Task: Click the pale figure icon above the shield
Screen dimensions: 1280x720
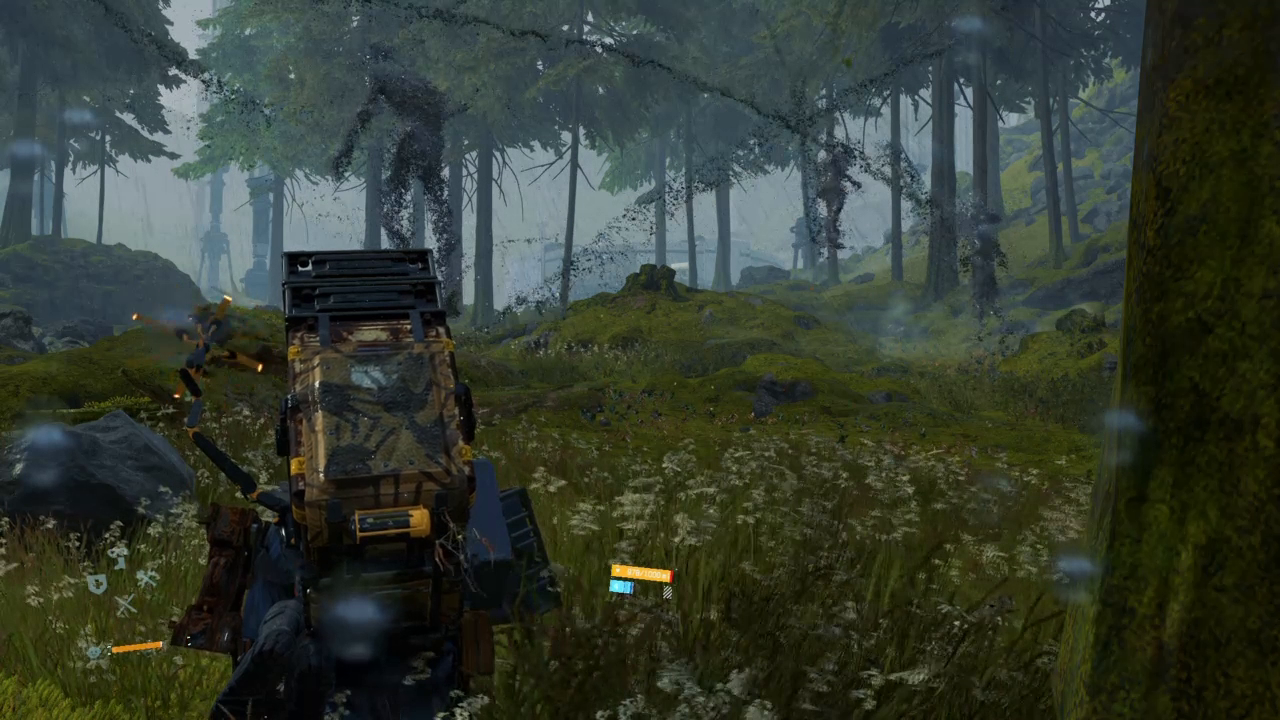Action: pos(119,554)
